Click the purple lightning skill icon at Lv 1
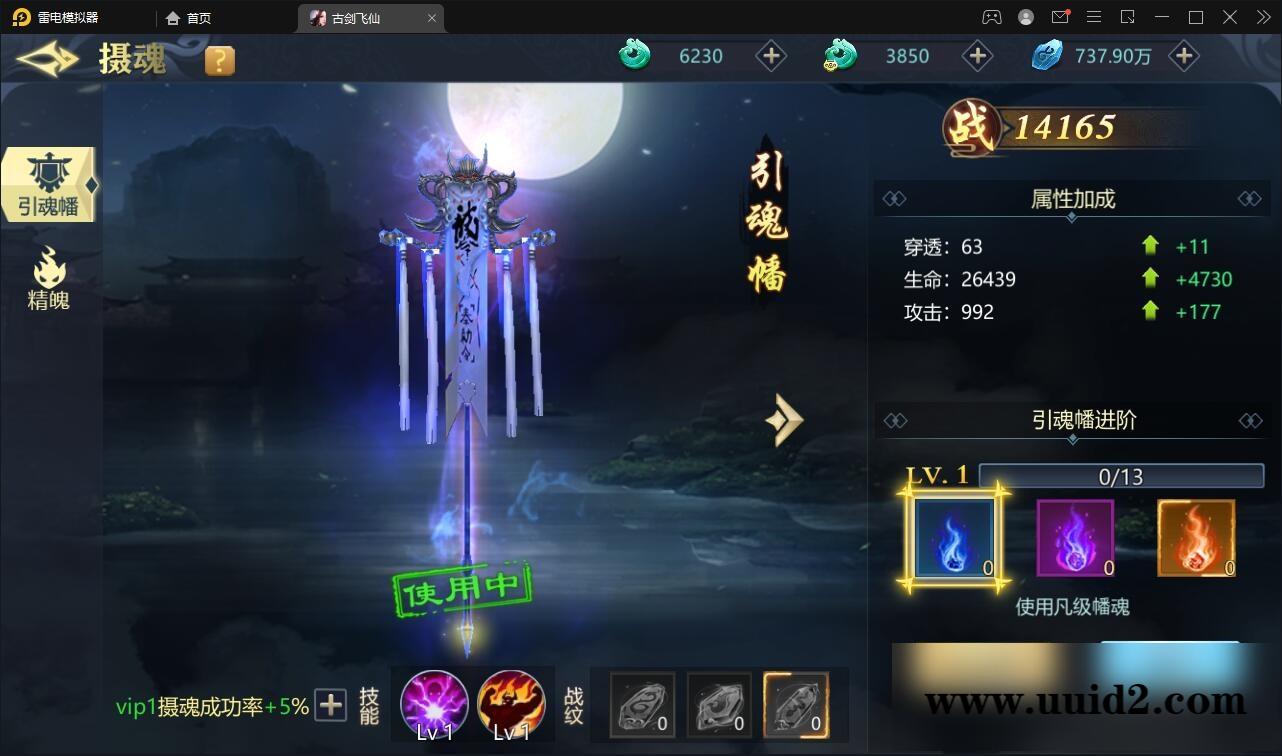 point(434,705)
